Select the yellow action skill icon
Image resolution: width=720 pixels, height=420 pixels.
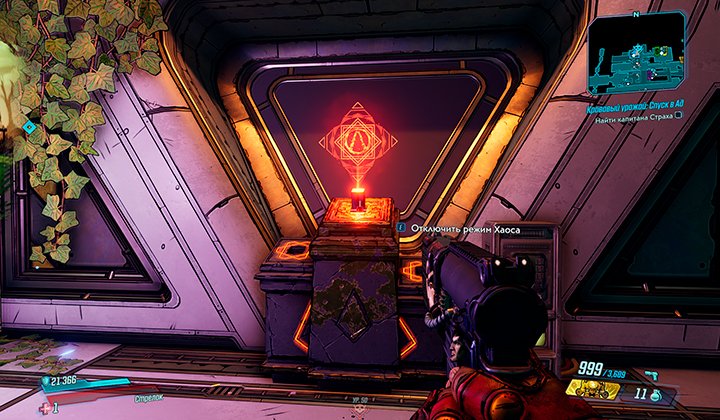591,388
